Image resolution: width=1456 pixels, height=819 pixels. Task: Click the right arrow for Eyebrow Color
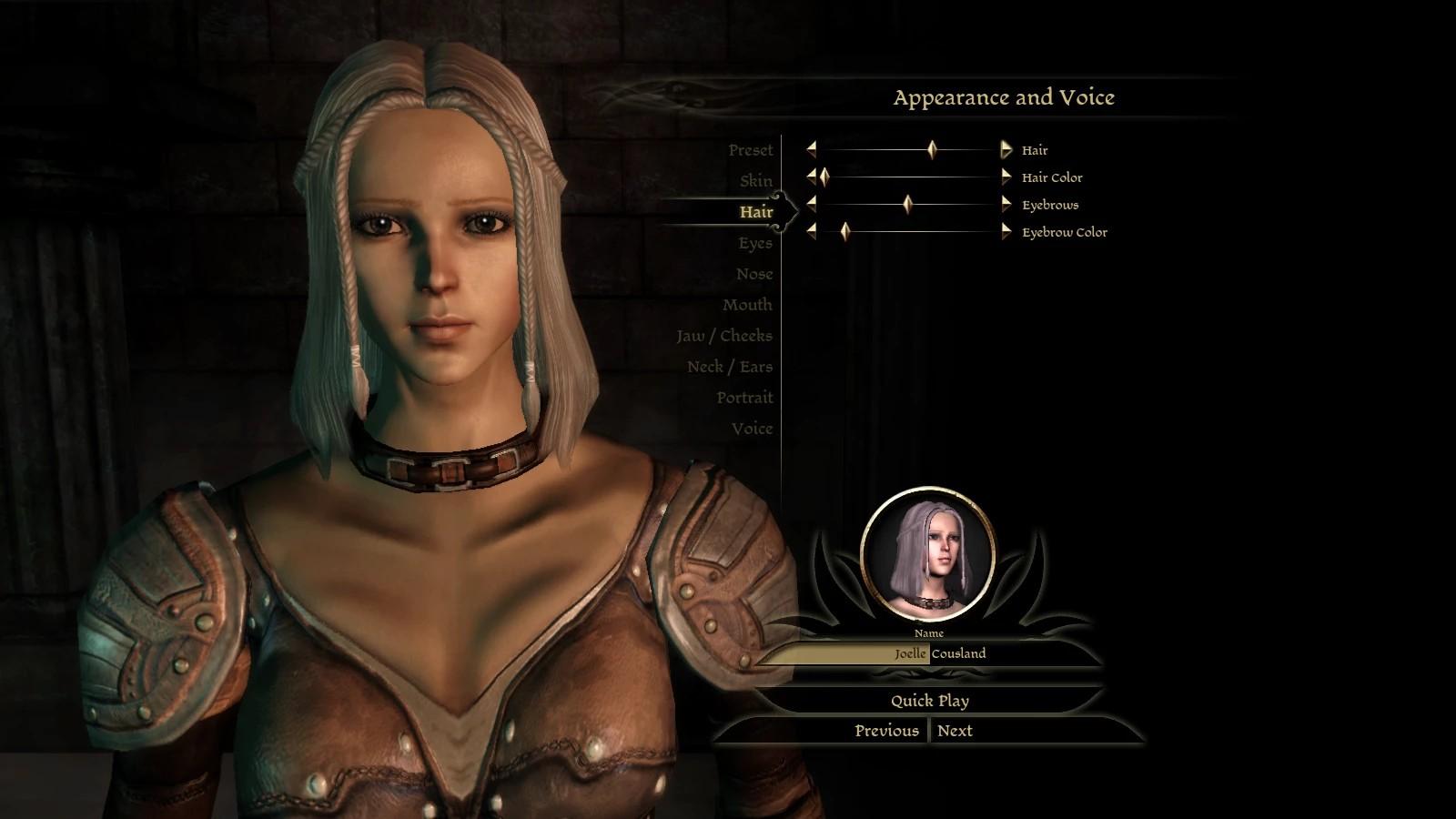point(1006,232)
